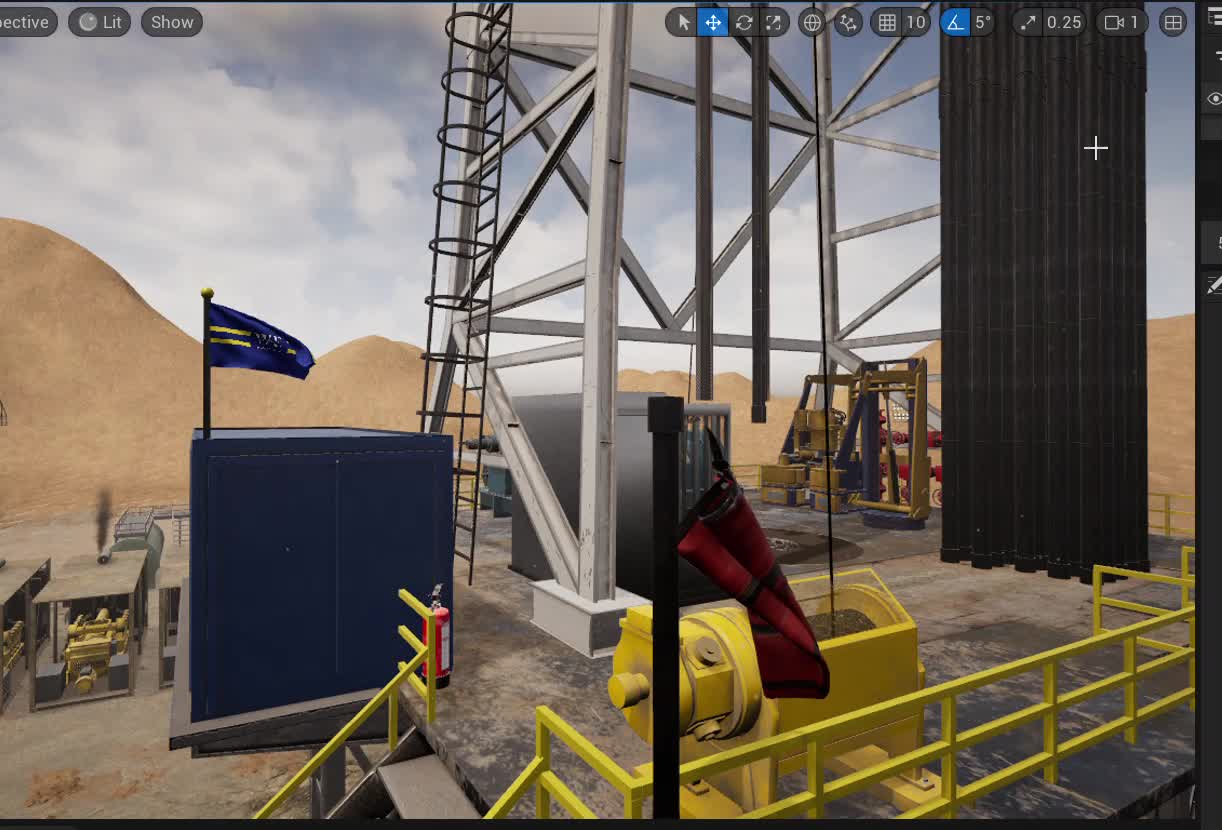1222x830 pixels.
Task: Open the 0.25 scale snap dropdown
Action: pyautogui.click(x=1063, y=22)
